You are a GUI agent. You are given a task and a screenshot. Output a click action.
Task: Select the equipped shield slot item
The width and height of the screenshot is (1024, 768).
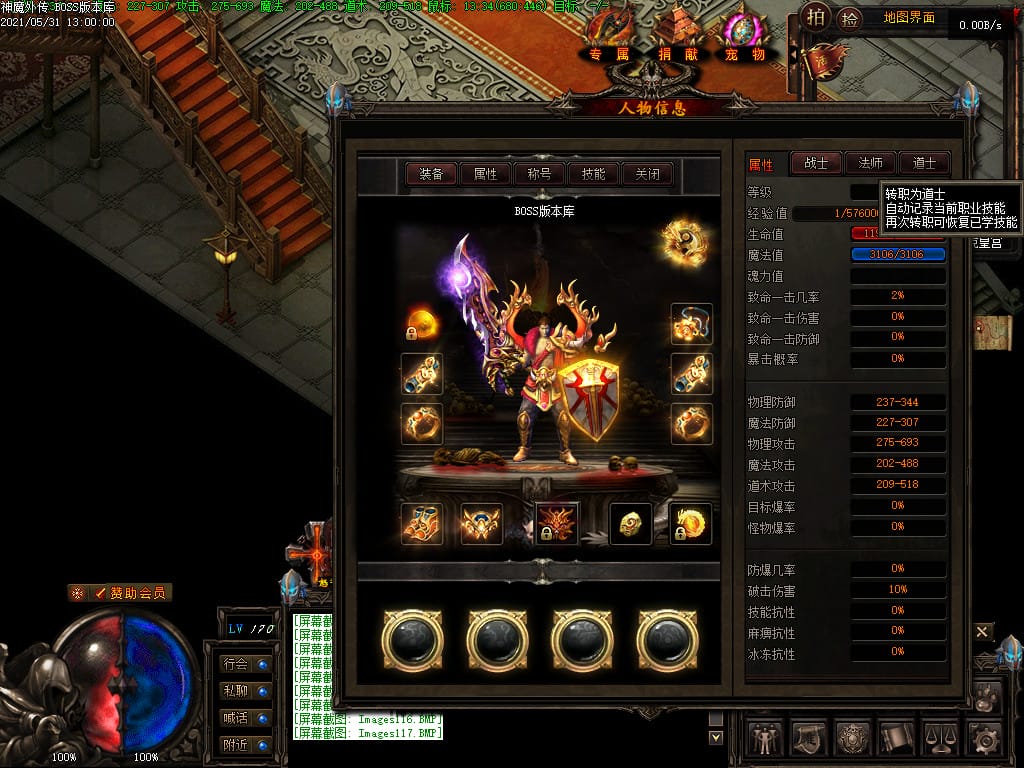pyautogui.click(x=588, y=398)
